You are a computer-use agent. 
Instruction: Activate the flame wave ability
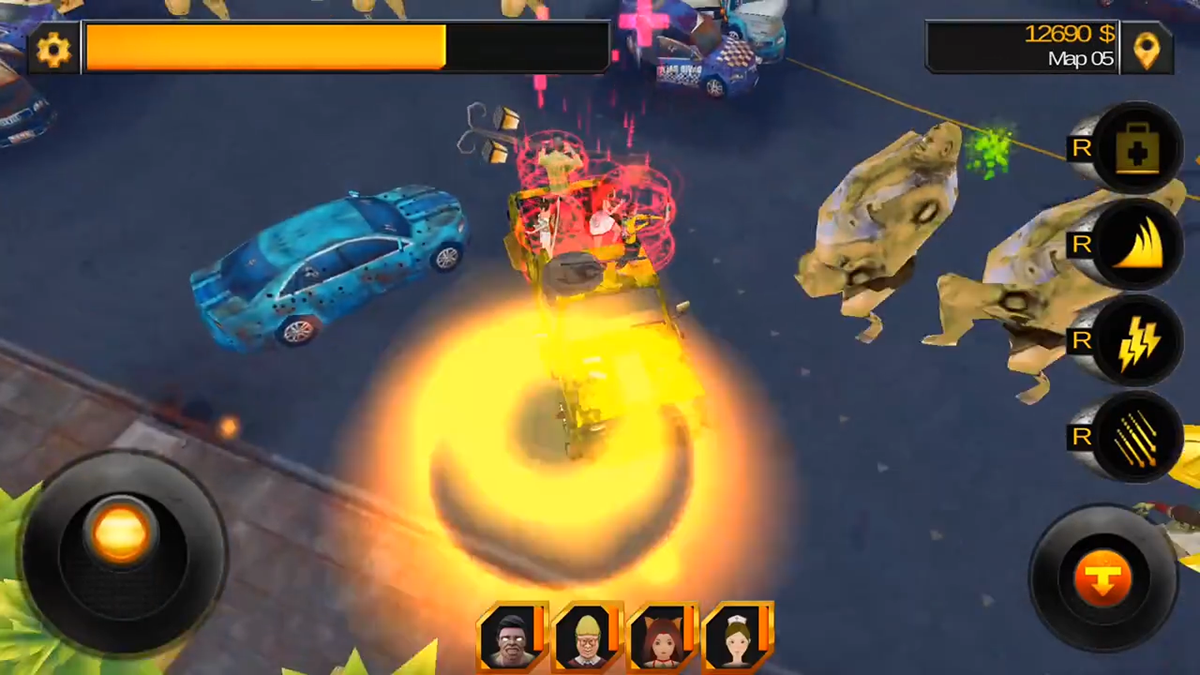click(1136, 246)
